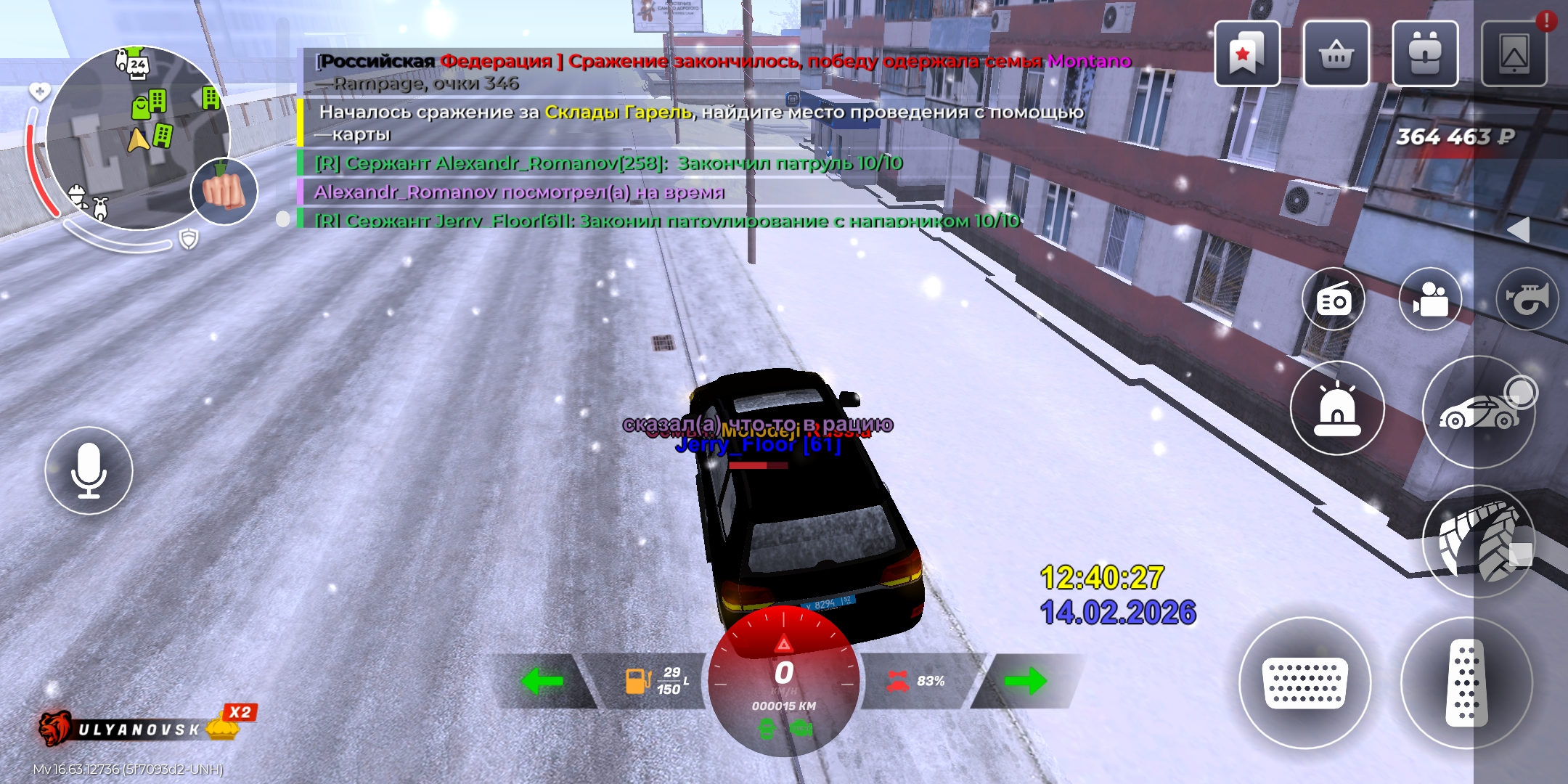Step on the gas pedal
Screen dimensions: 1568x784
click(x=1466, y=682)
